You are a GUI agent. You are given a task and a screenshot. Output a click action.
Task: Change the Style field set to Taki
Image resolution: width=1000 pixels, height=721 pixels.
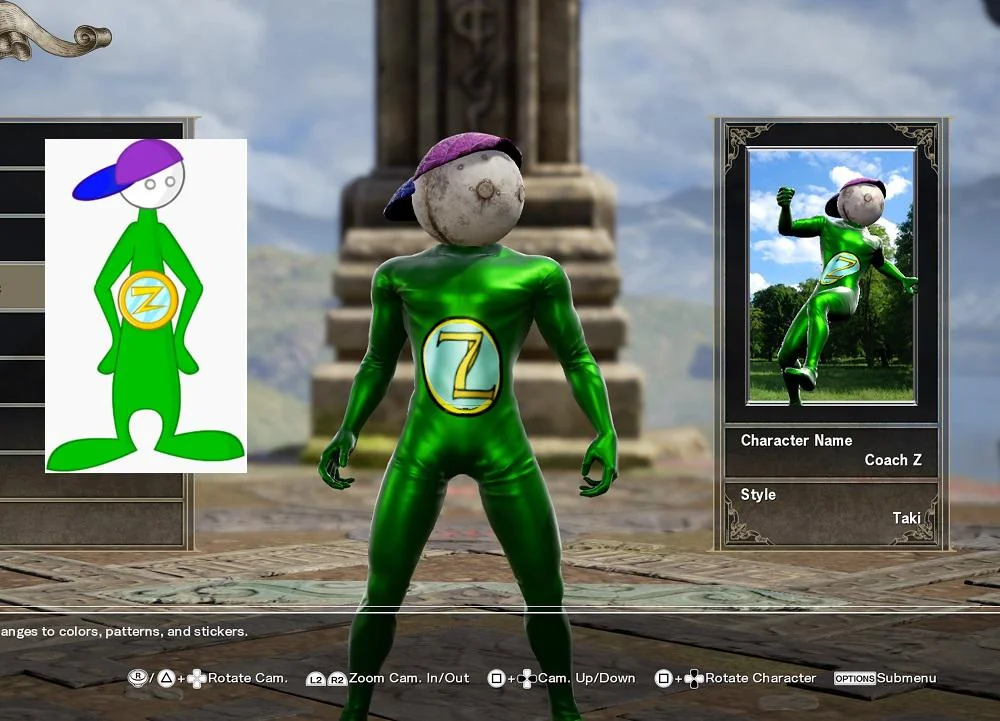tap(831, 506)
